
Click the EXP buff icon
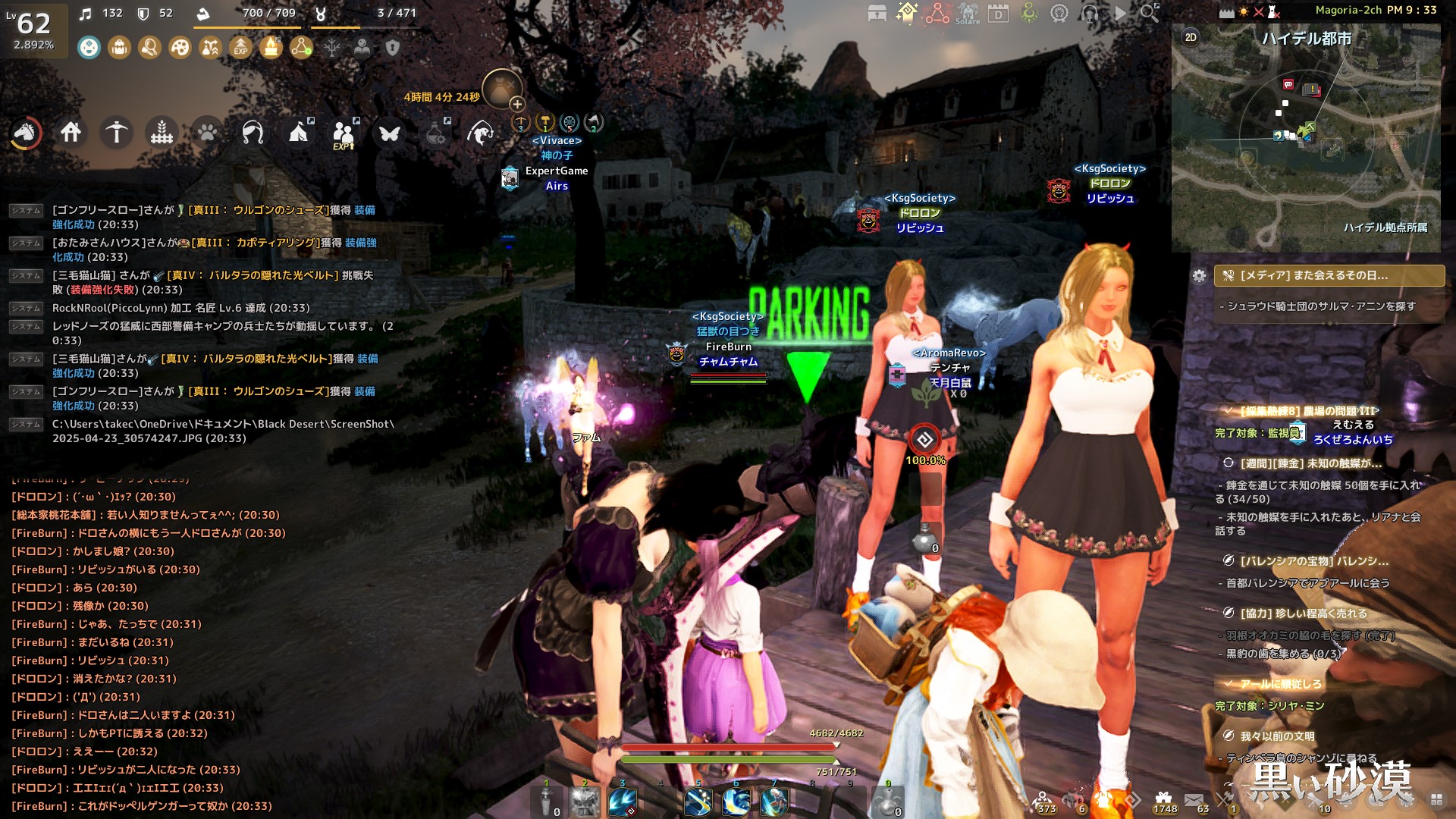[x=240, y=48]
